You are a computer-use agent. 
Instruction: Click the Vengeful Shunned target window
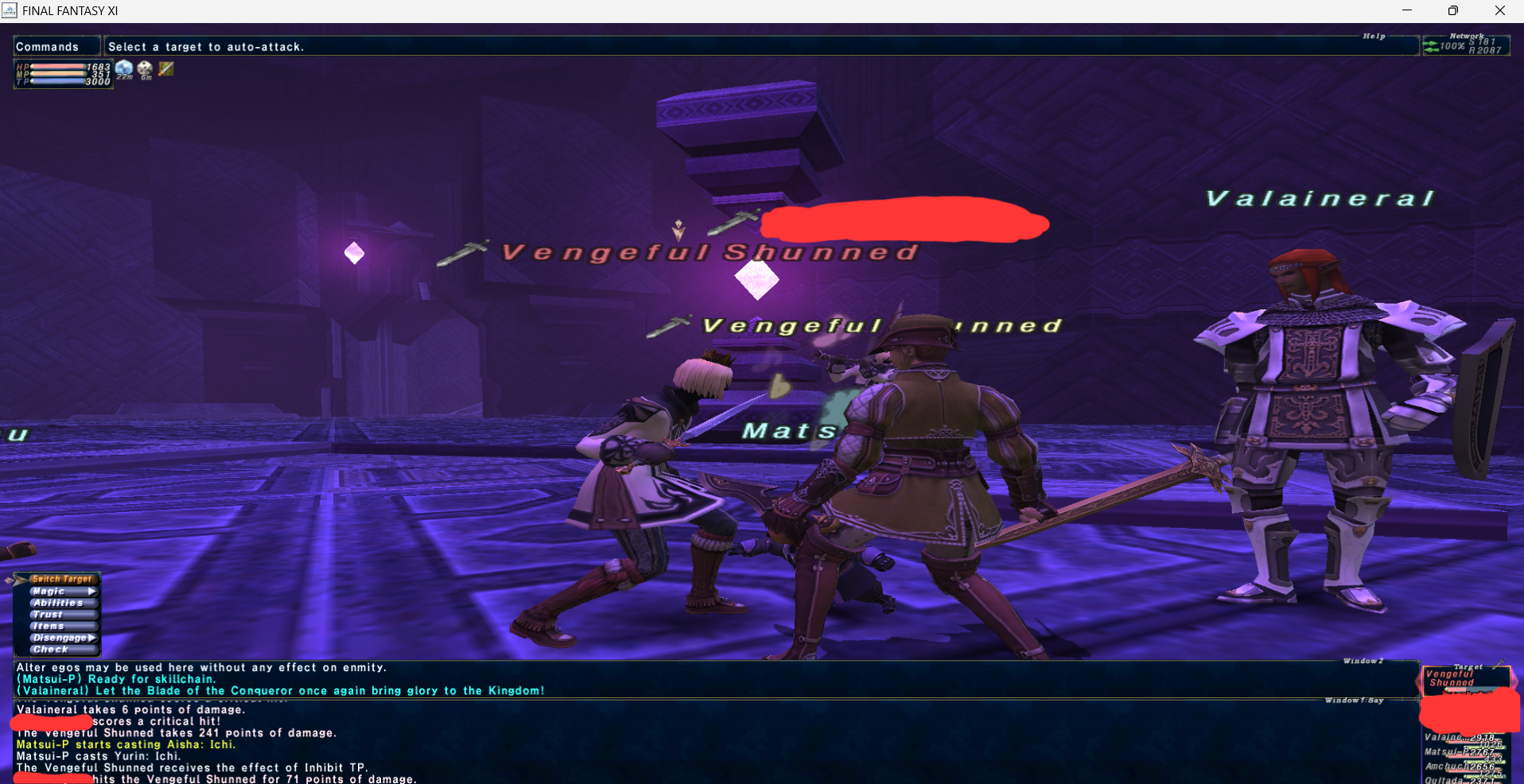[x=1465, y=678]
